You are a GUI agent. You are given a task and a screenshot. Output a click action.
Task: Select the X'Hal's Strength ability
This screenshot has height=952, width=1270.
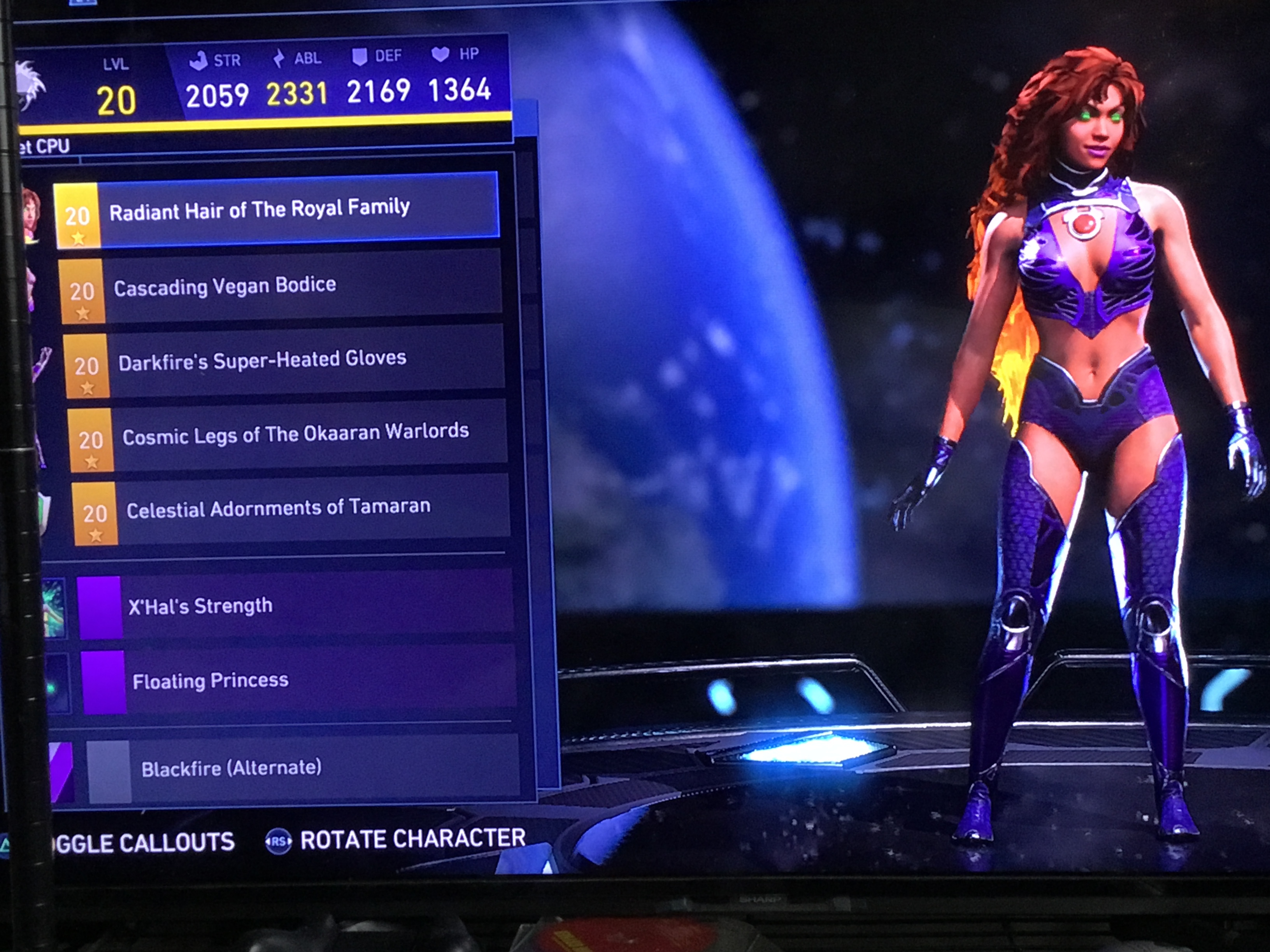click(x=295, y=605)
